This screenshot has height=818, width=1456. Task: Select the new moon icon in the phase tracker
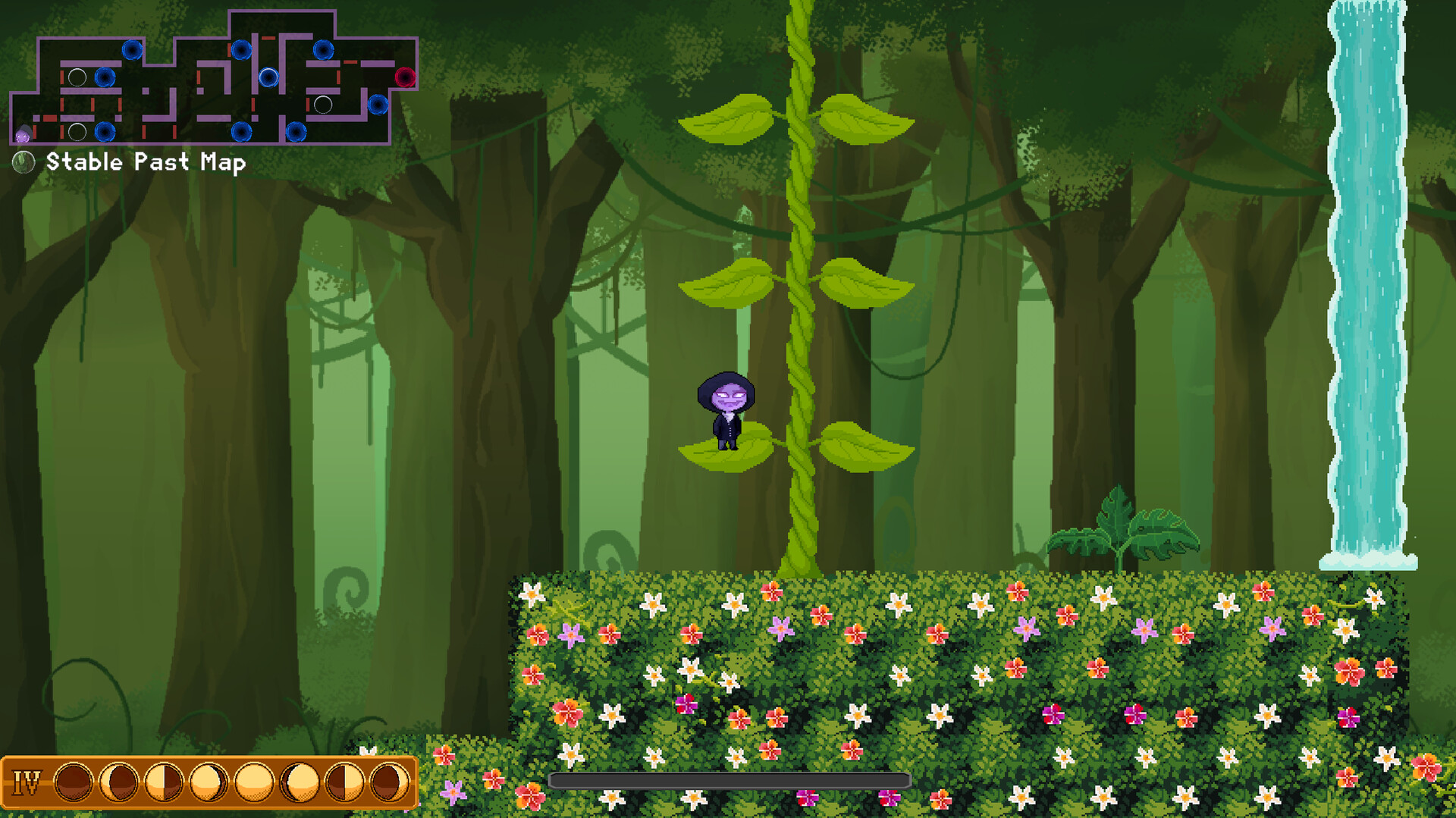click(x=73, y=782)
